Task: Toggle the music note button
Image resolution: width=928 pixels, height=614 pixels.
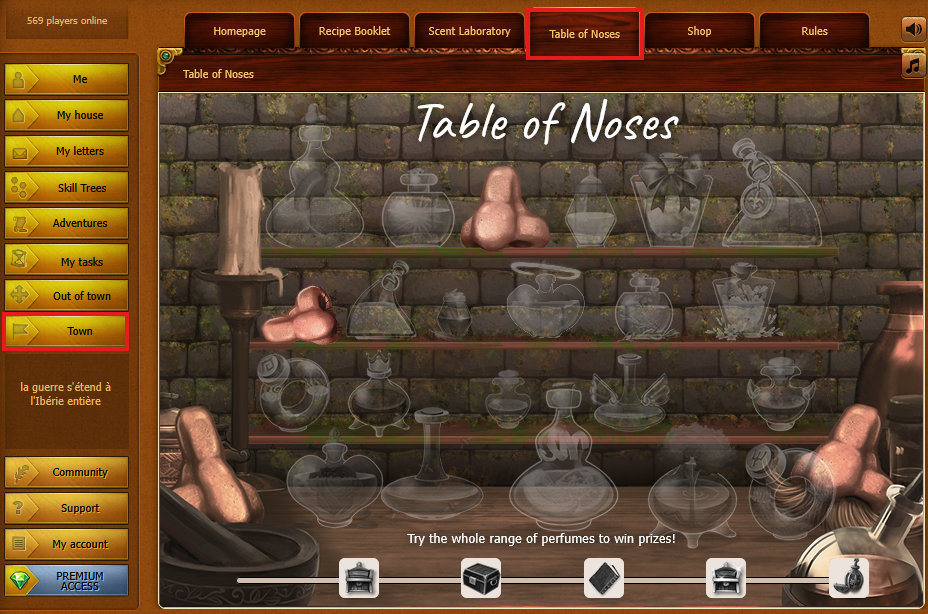Action: [914, 66]
